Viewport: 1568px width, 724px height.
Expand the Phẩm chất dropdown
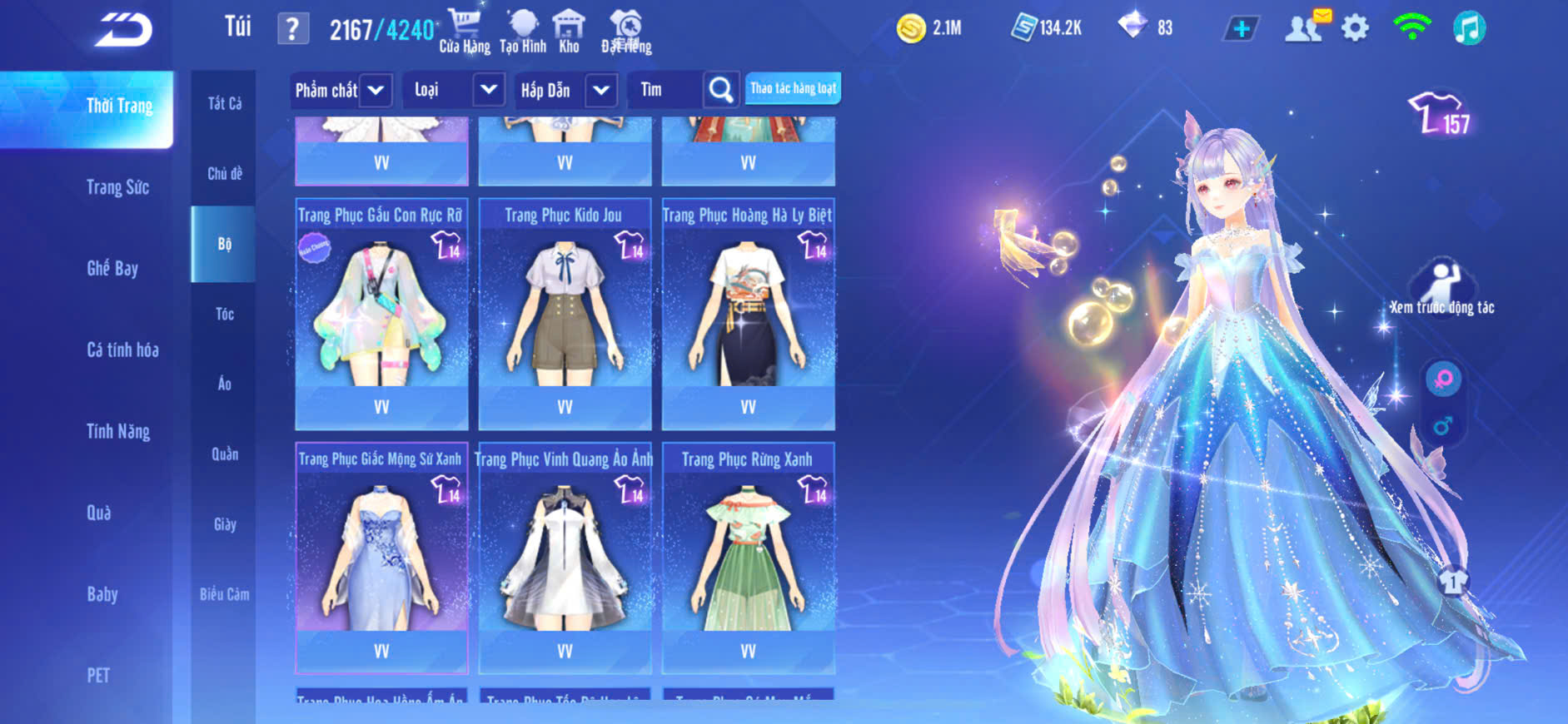coord(376,90)
